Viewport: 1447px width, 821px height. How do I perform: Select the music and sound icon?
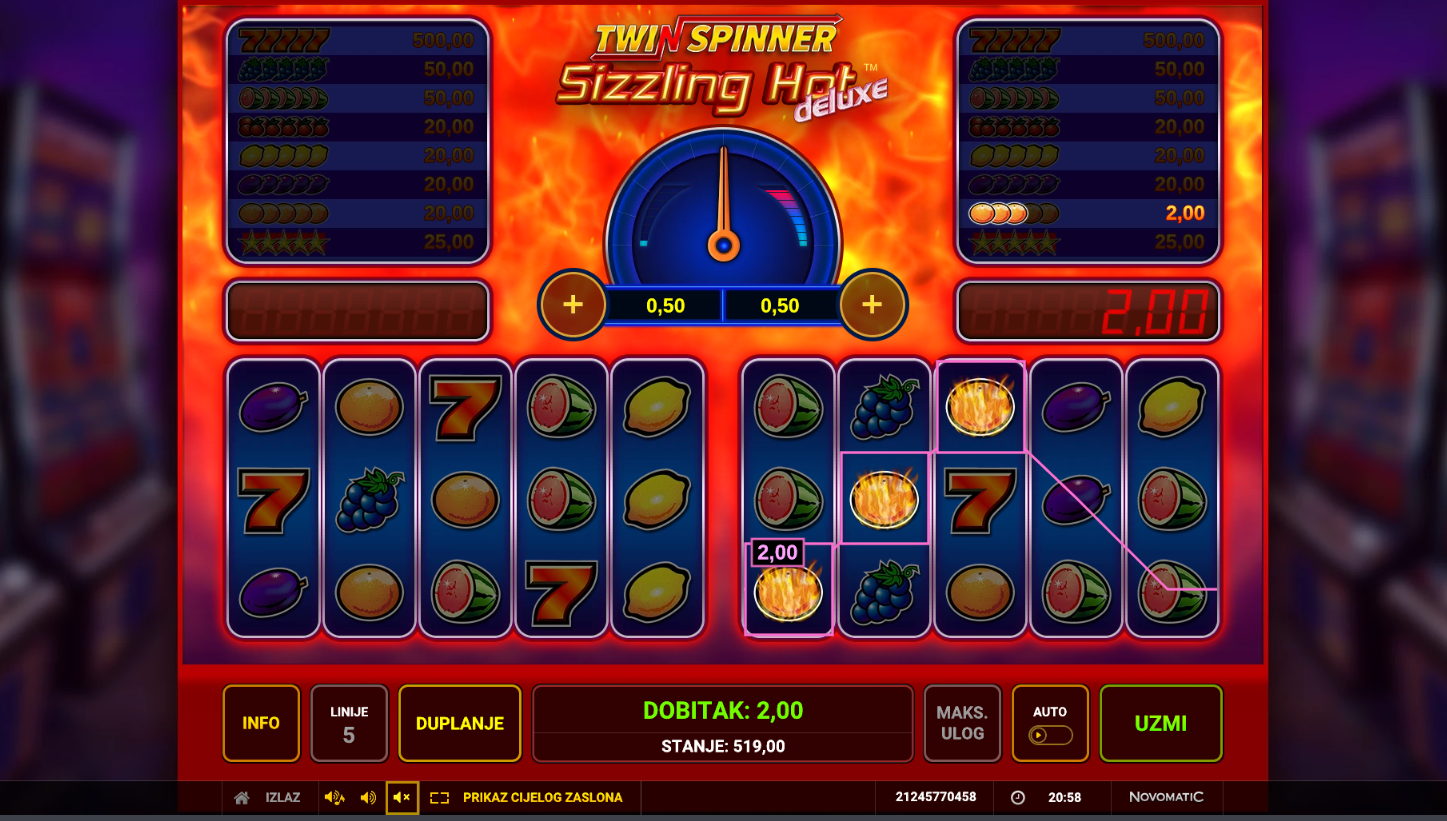click(334, 797)
